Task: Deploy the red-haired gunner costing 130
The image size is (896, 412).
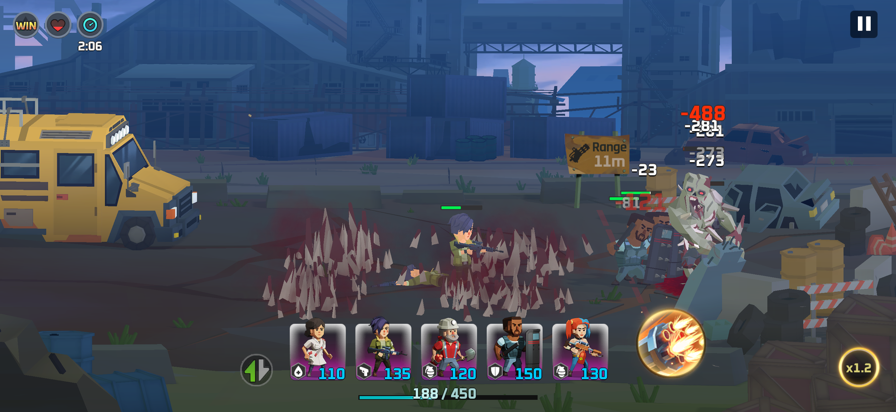Action: coord(580,352)
